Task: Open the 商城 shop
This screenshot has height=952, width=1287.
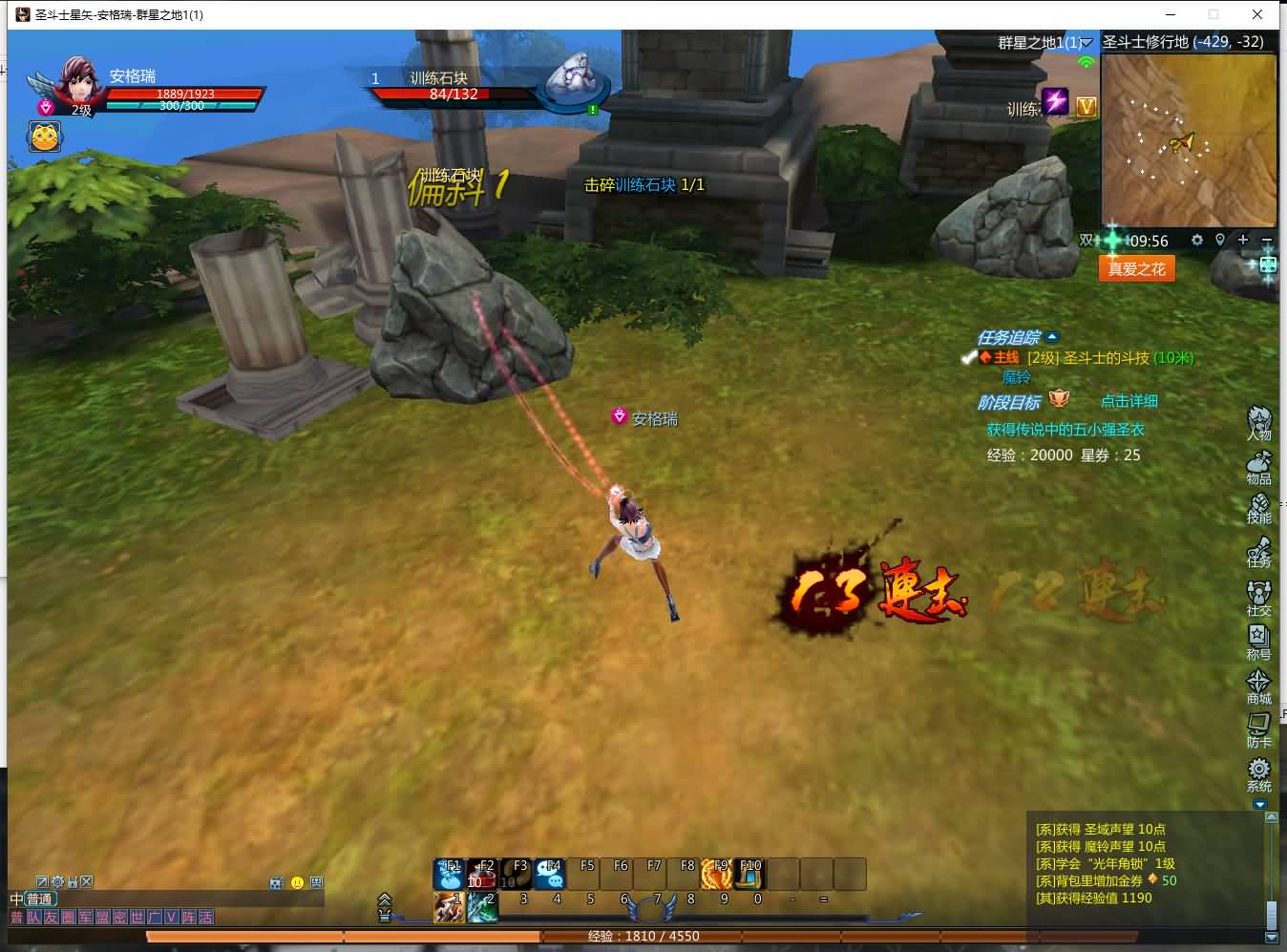Action: coord(1258,685)
